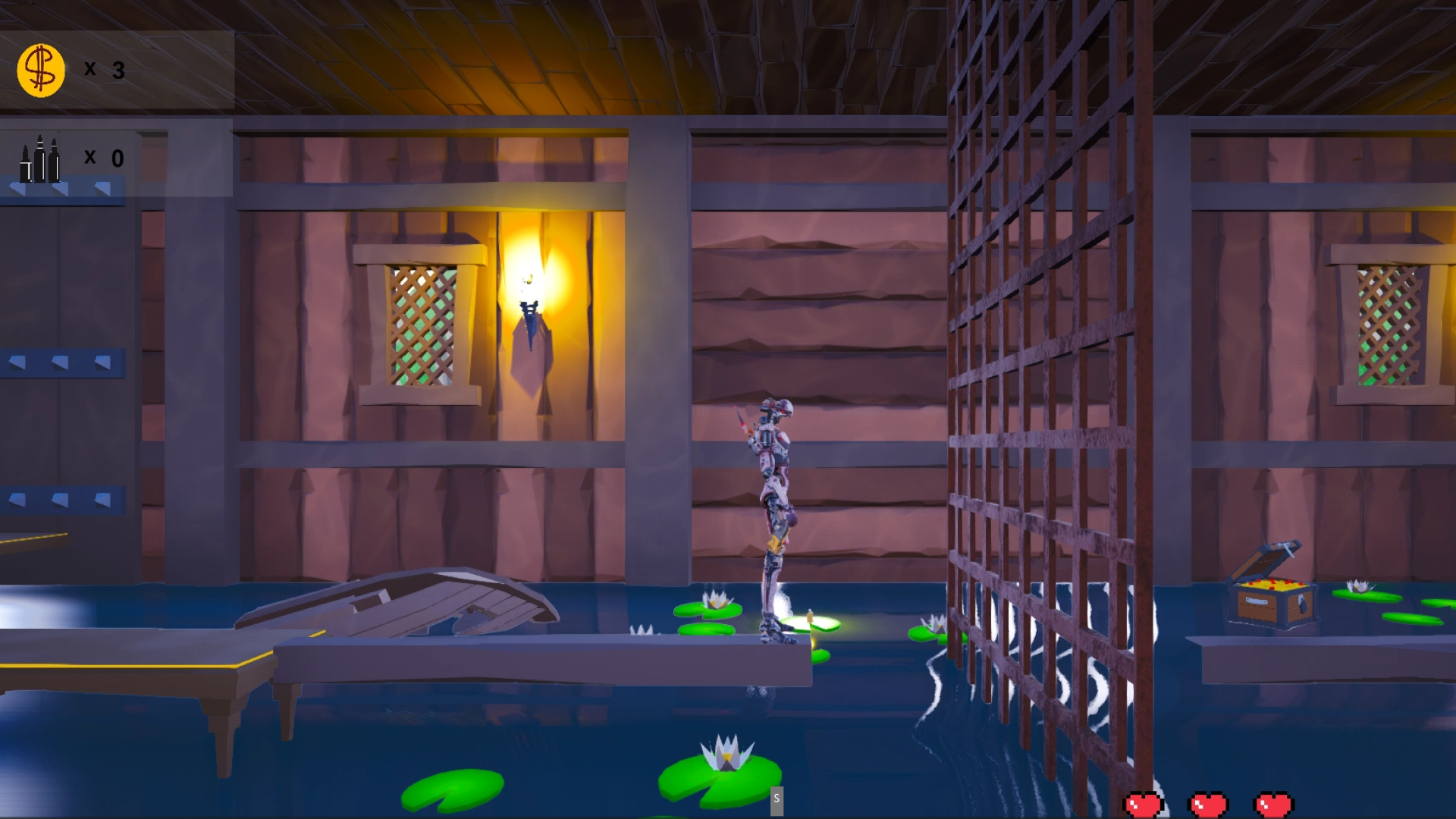The image size is (1456, 819).
Task: Click the robot player character
Action: tap(773, 516)
